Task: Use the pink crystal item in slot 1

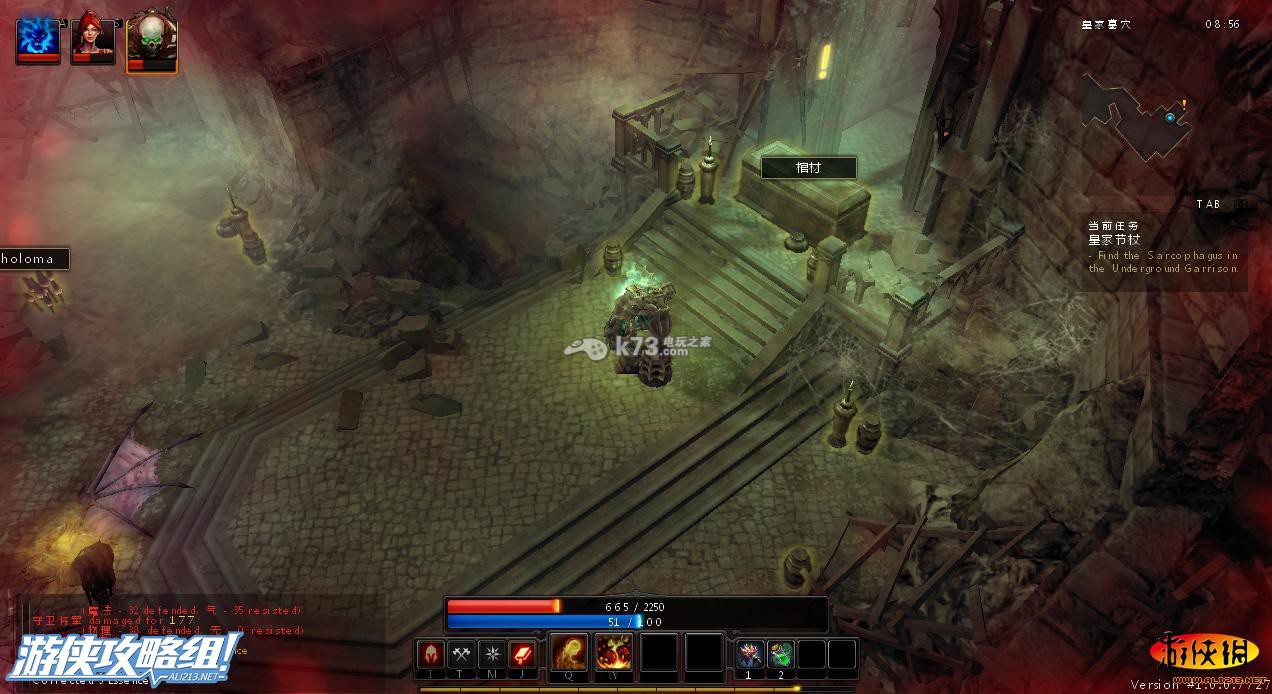Action: click(x=751, y=655)
